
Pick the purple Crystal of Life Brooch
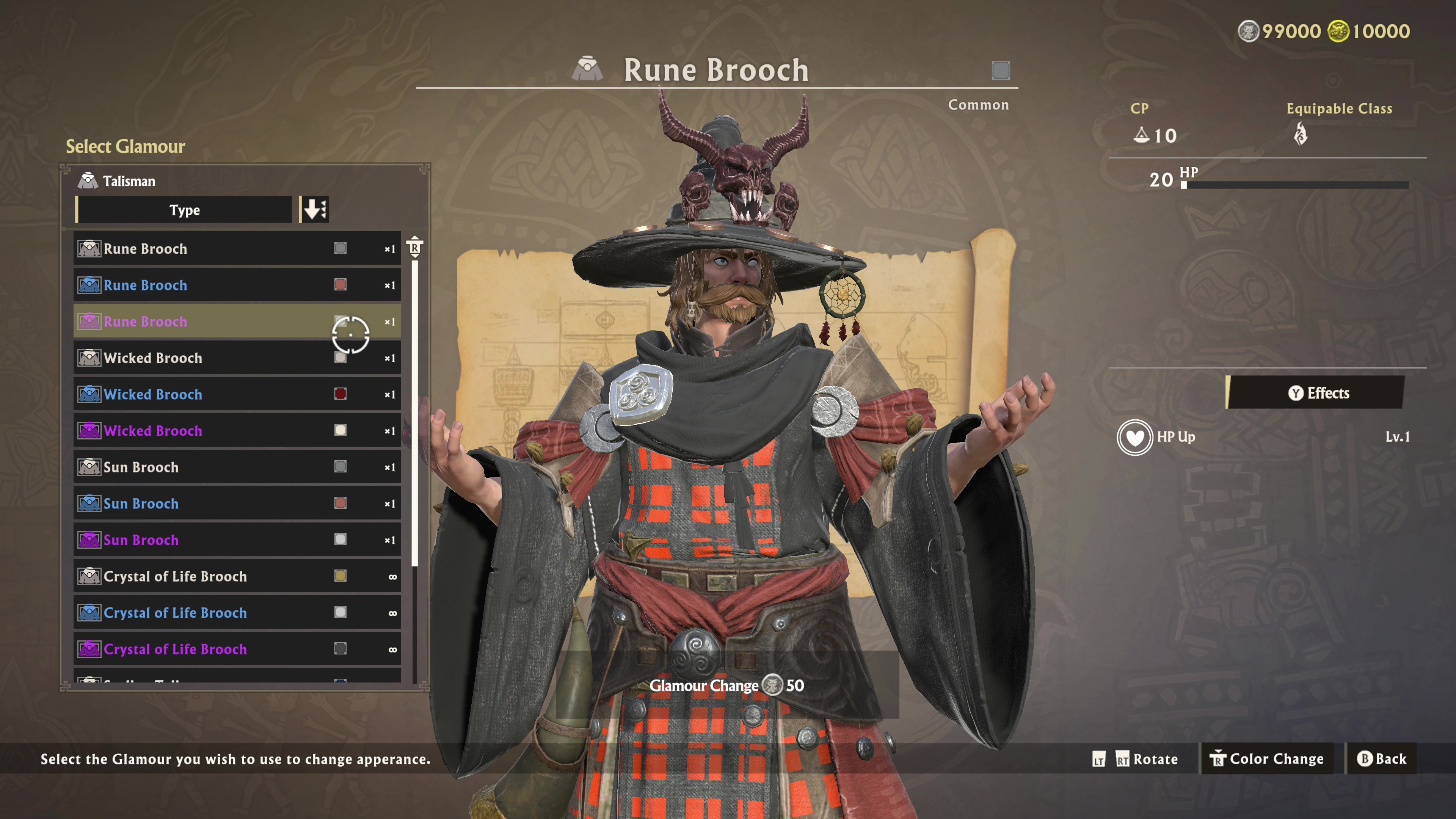click(x=237, y=649)
